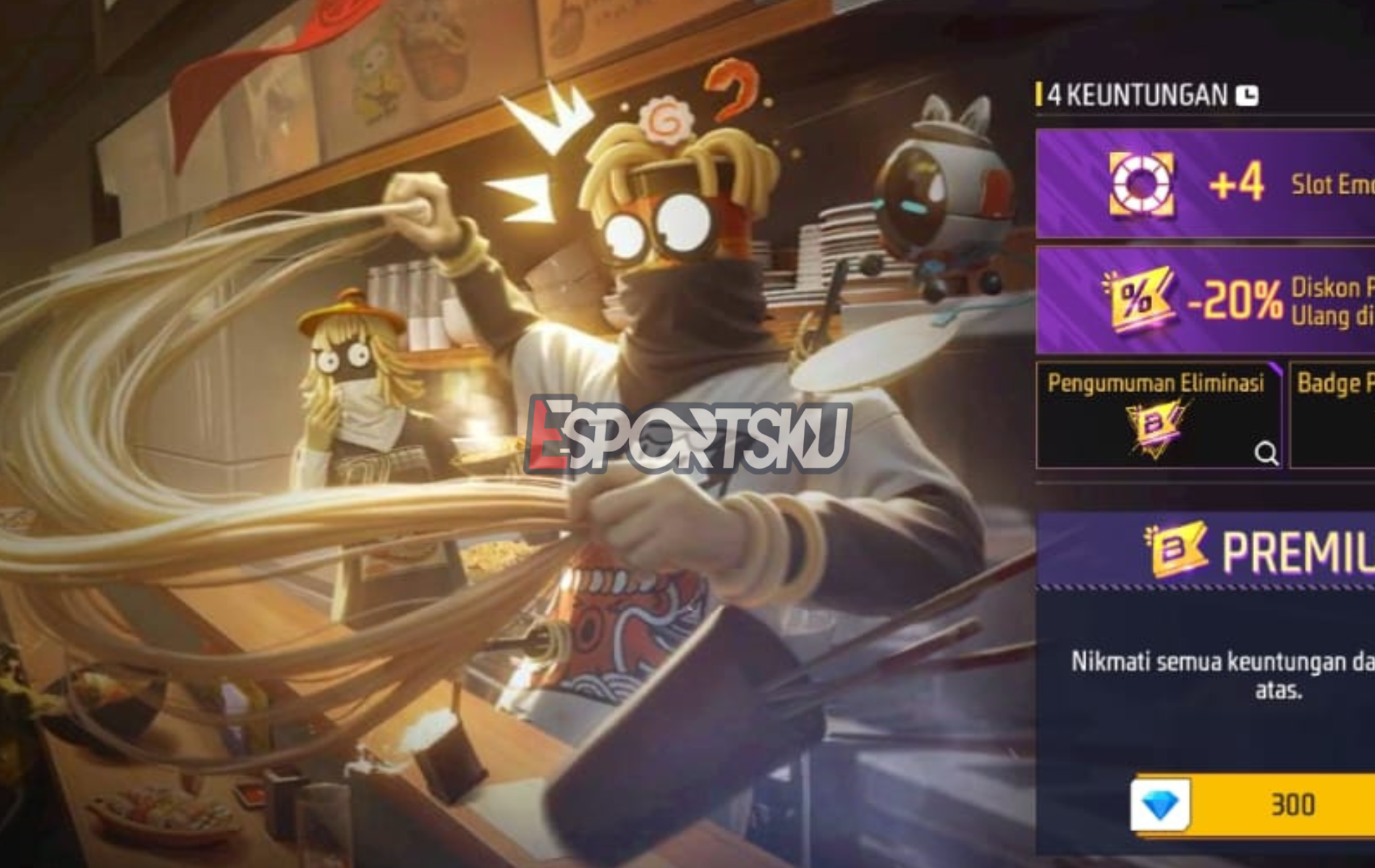
Task: Click the percent discount ticket icon
Action: 1136,299
